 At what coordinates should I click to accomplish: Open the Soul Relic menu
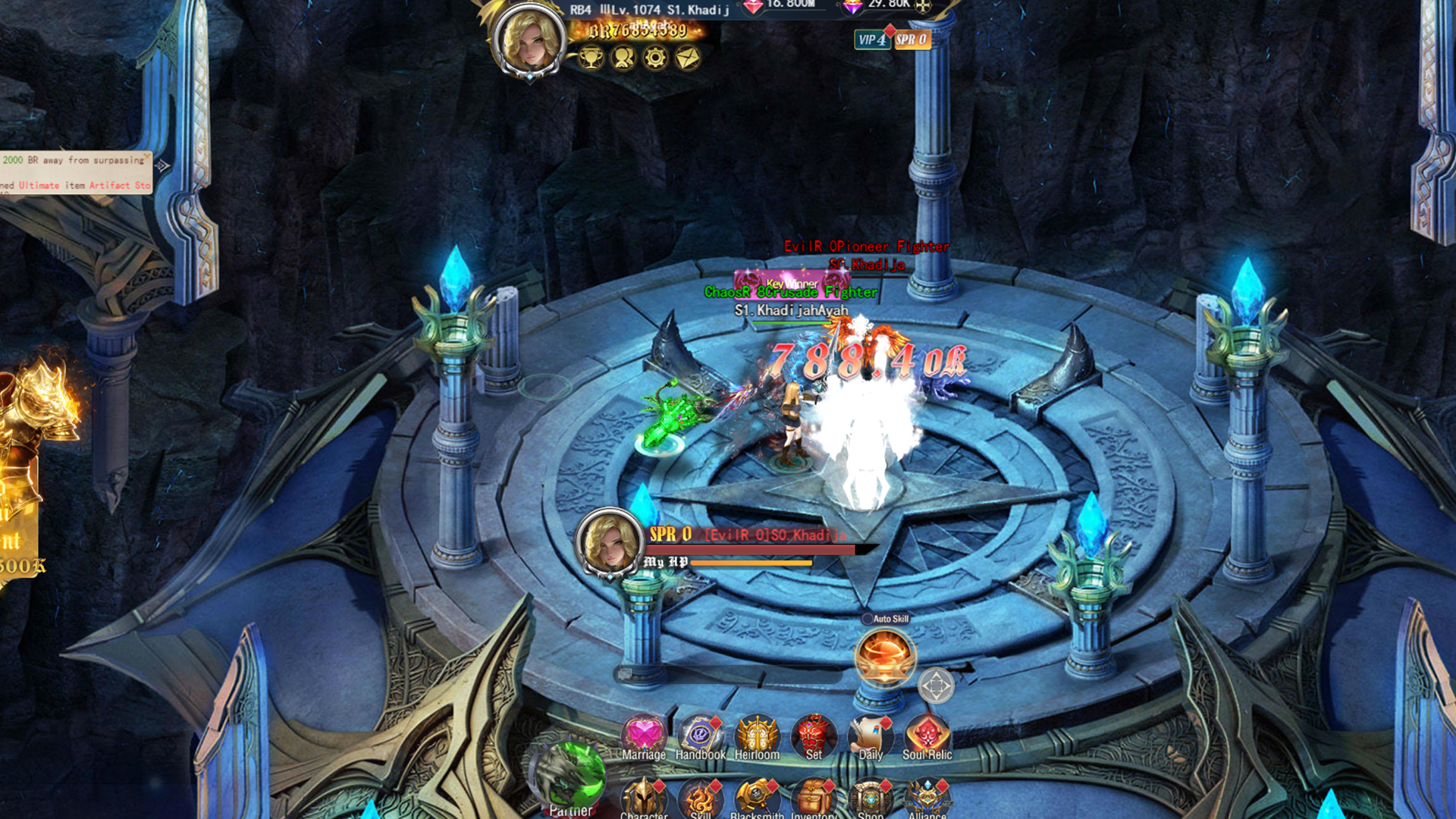(x=927, y=737)
